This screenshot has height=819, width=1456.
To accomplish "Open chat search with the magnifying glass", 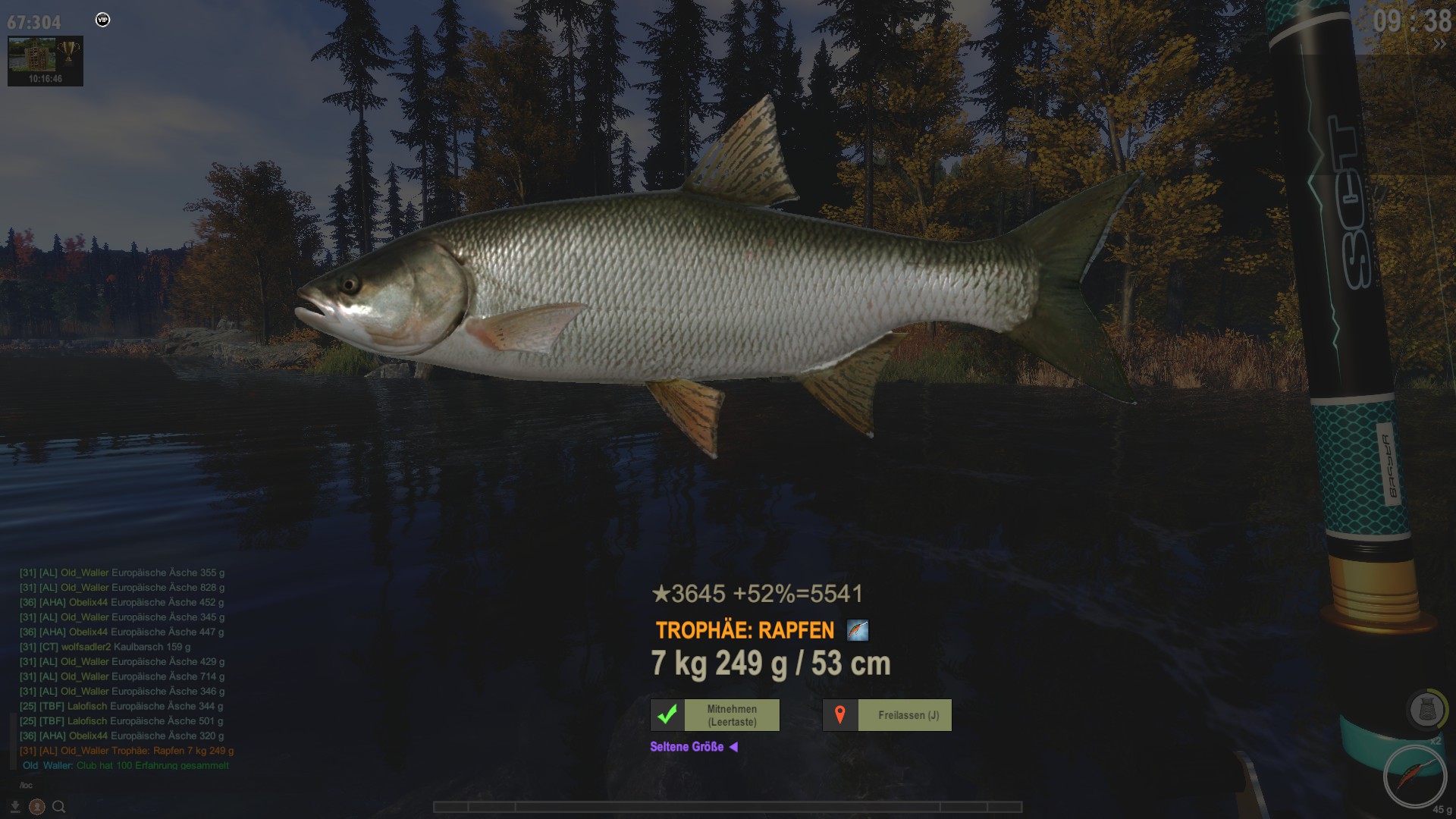I will pyautogui.click(x=58, y=807).
